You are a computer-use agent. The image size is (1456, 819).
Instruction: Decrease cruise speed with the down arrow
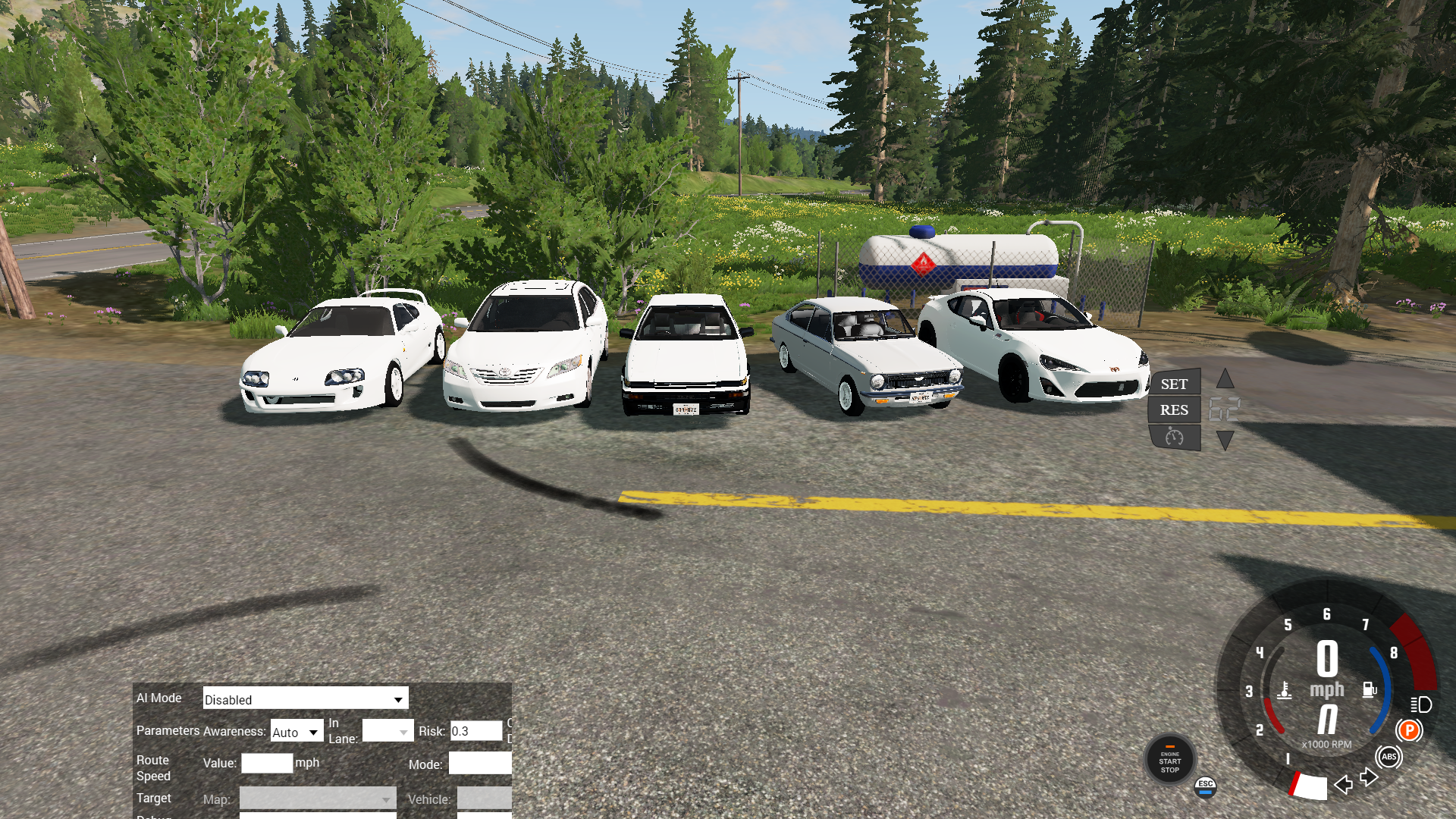(1225, 440)
